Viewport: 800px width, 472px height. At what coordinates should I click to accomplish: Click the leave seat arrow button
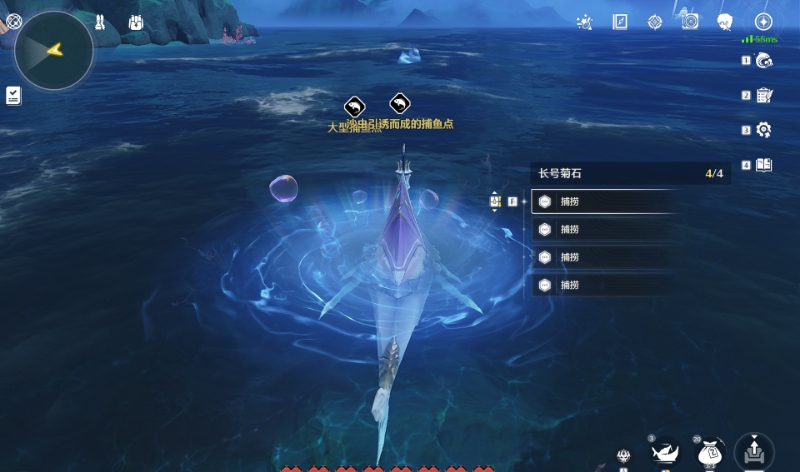754,452
